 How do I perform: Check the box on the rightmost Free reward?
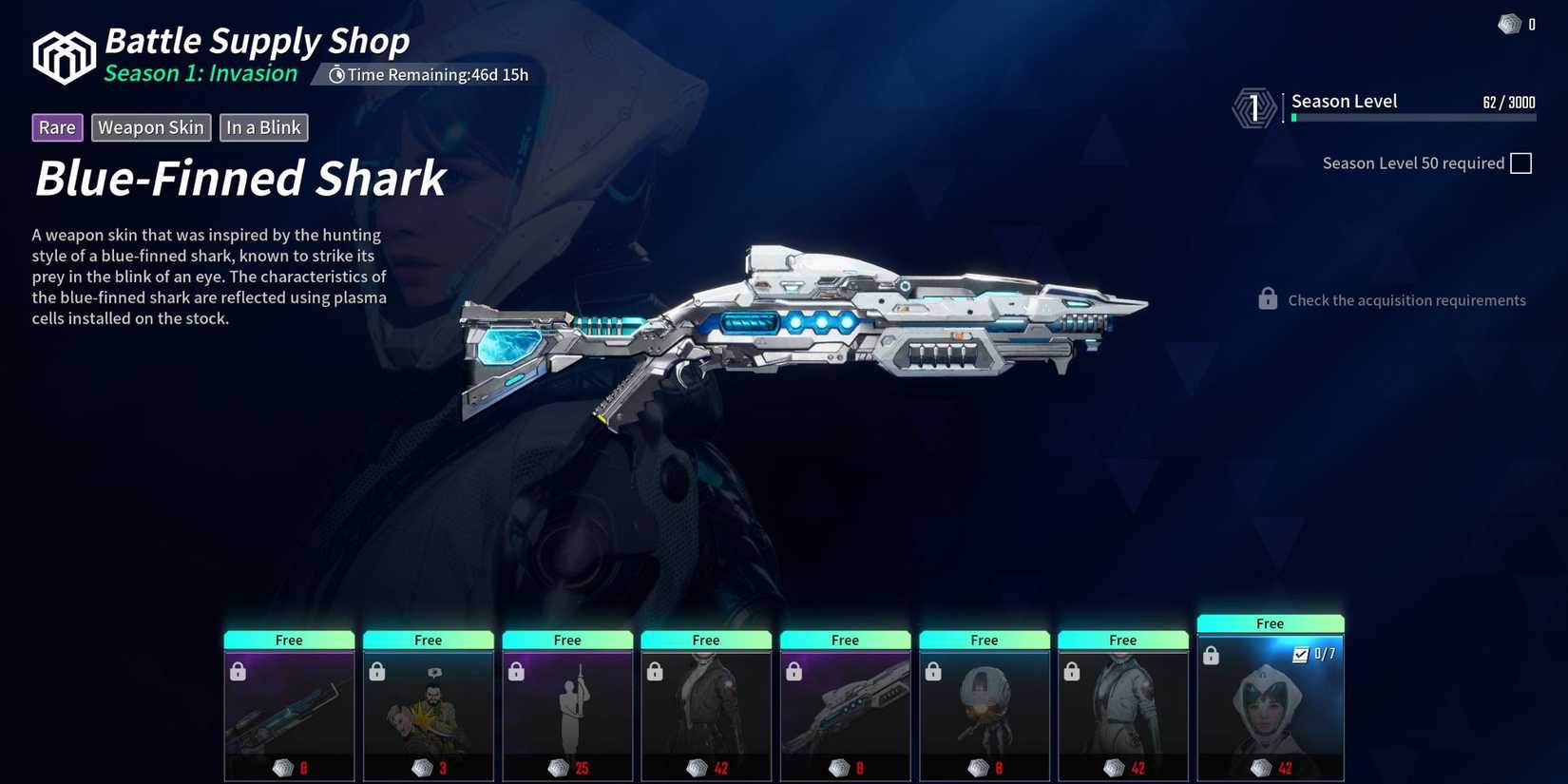point(1300,654)
